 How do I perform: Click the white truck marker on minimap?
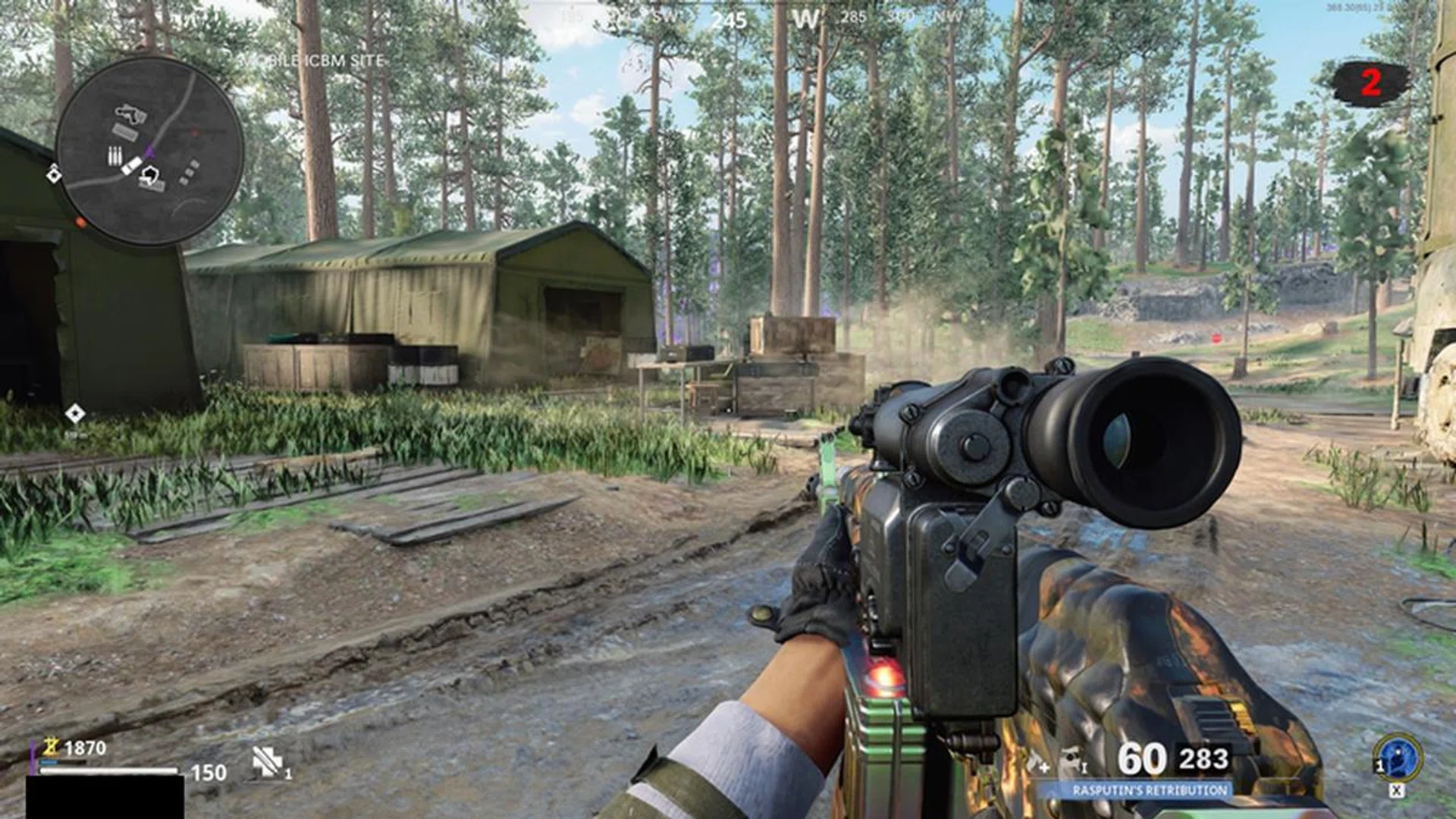131,165
